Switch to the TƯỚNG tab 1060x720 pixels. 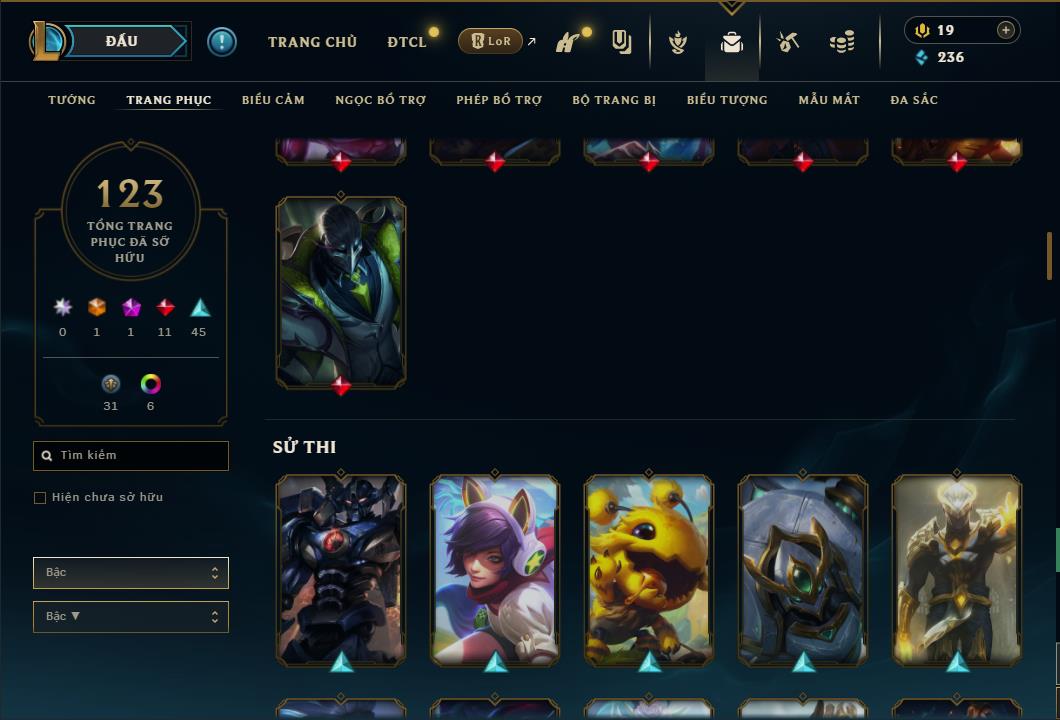click(72, 100)
